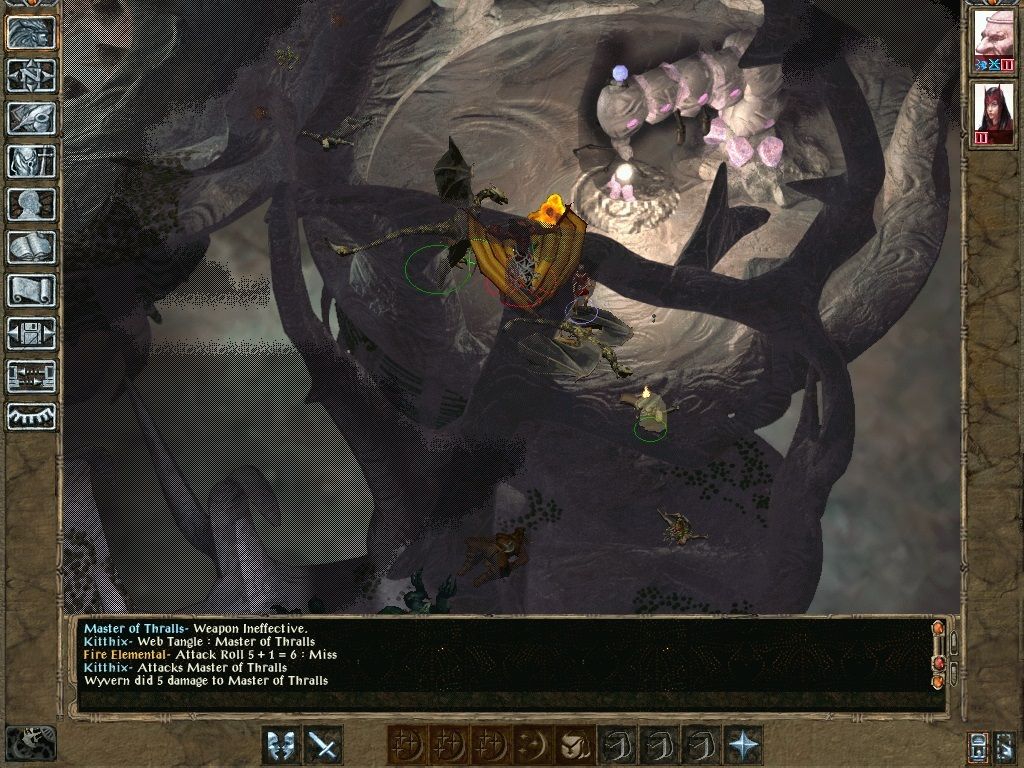Toggle the party AI lantern button
This screenshot has height=768, width=1024.
[978, 746]
